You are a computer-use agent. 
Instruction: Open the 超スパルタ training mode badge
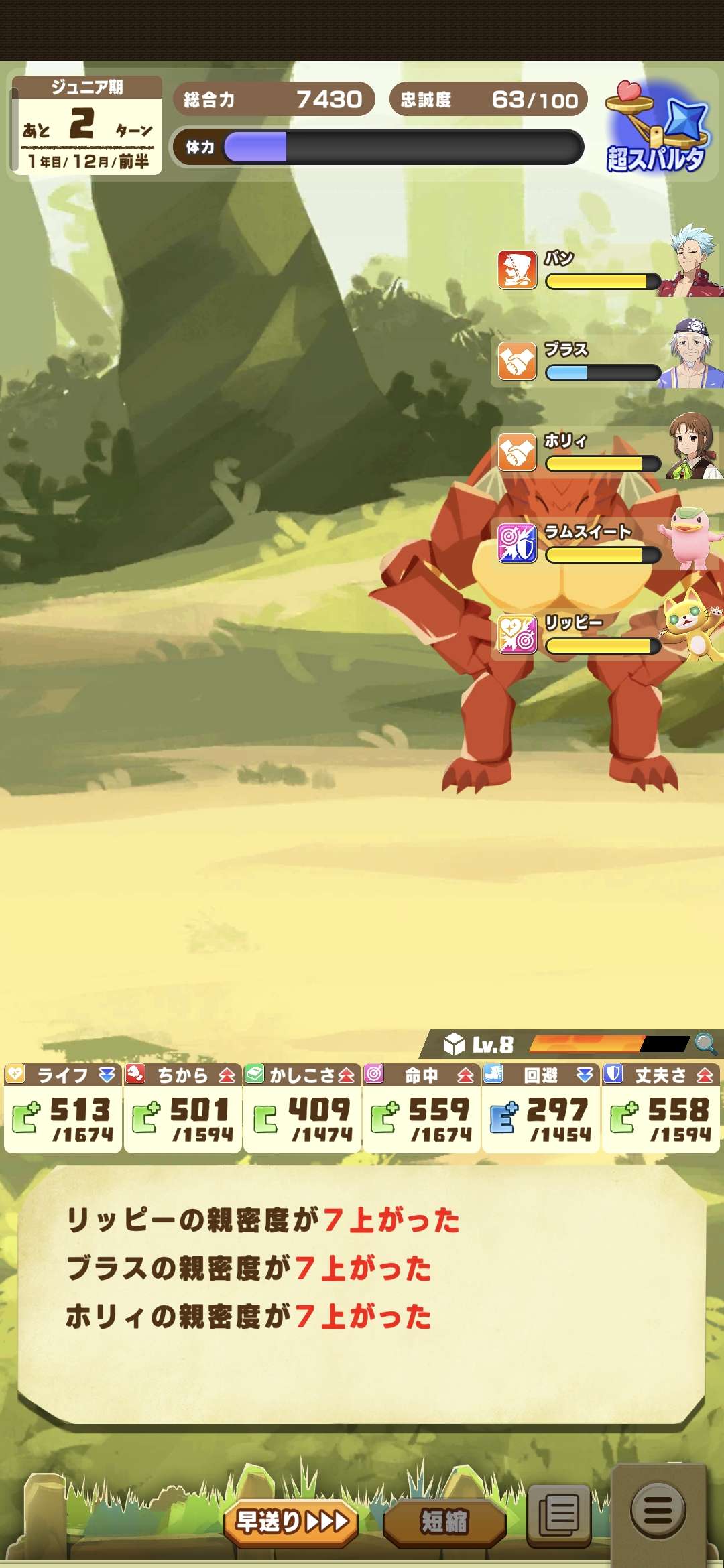coord(656,128)
